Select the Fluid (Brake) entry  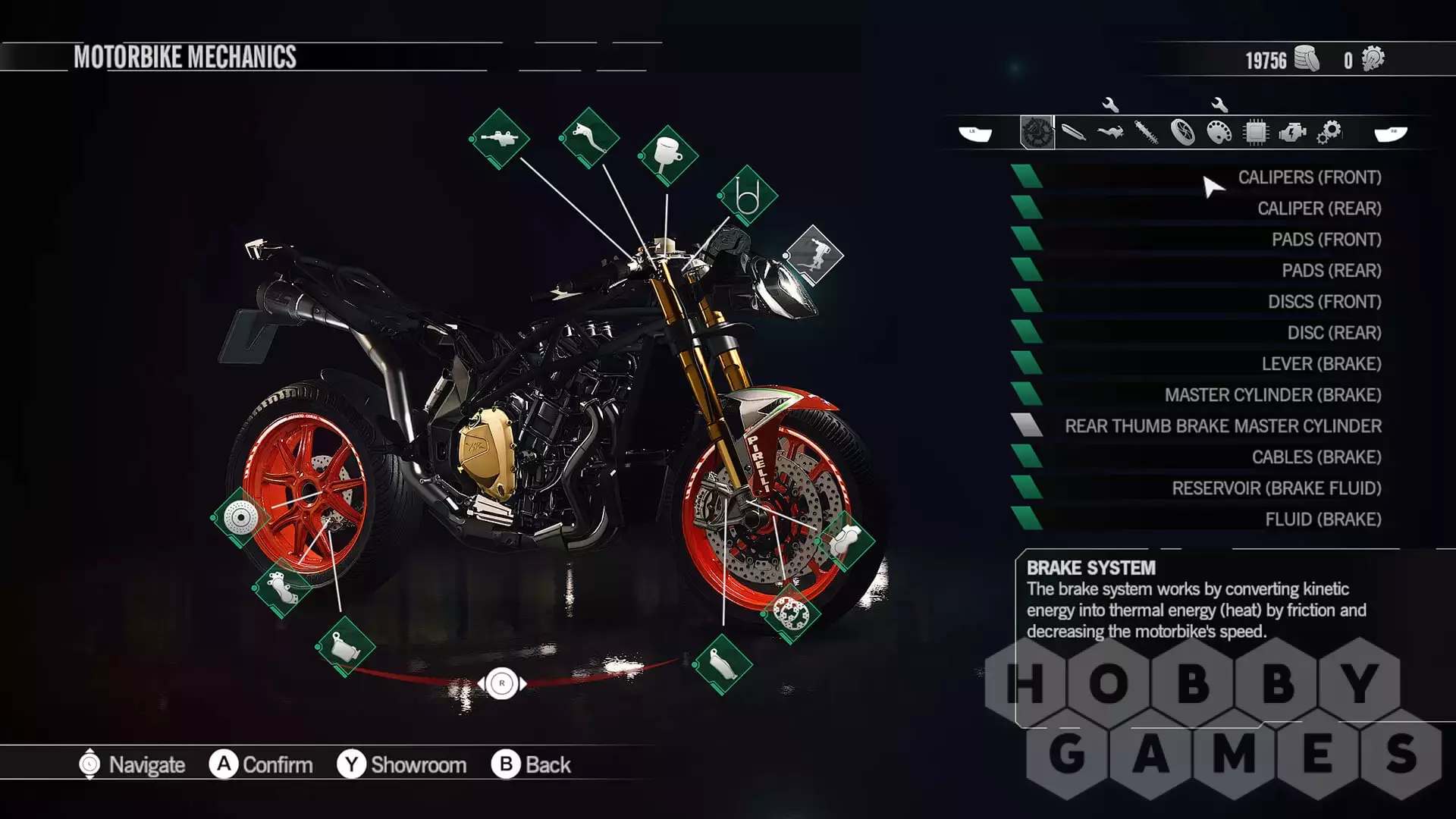pos(1323,519)
